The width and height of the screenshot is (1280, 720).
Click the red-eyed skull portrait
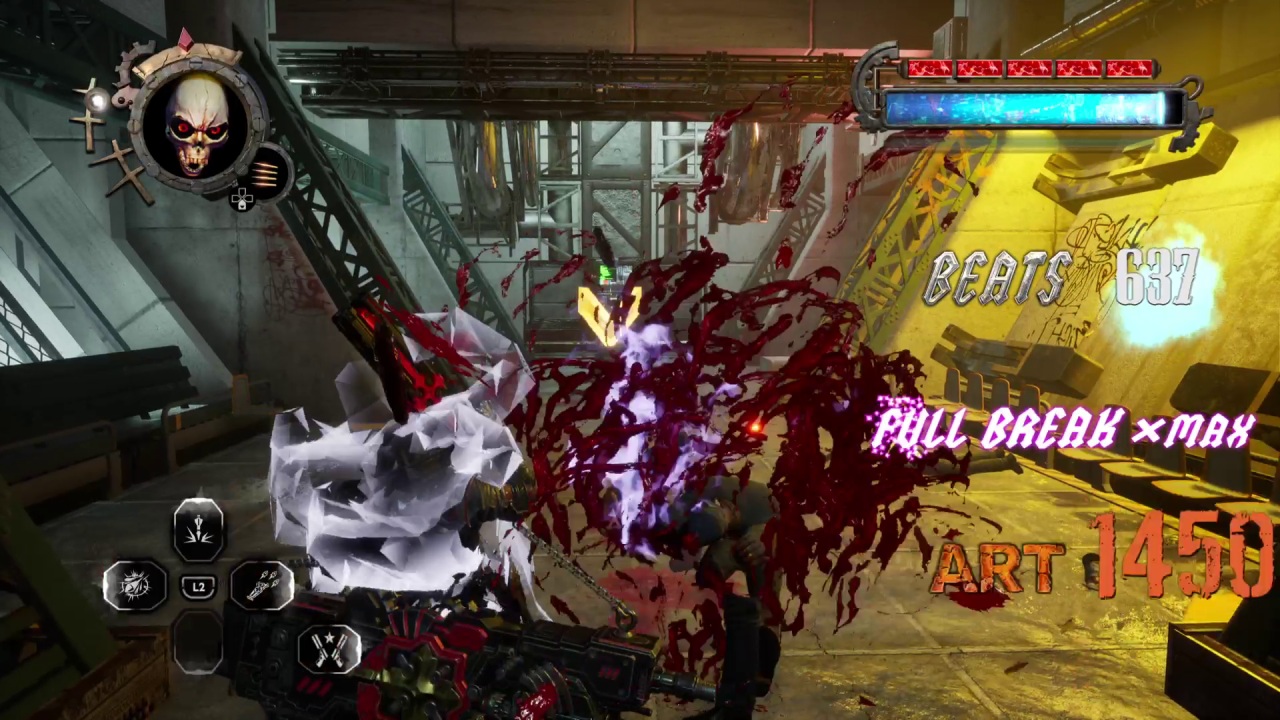click(199, 127)
